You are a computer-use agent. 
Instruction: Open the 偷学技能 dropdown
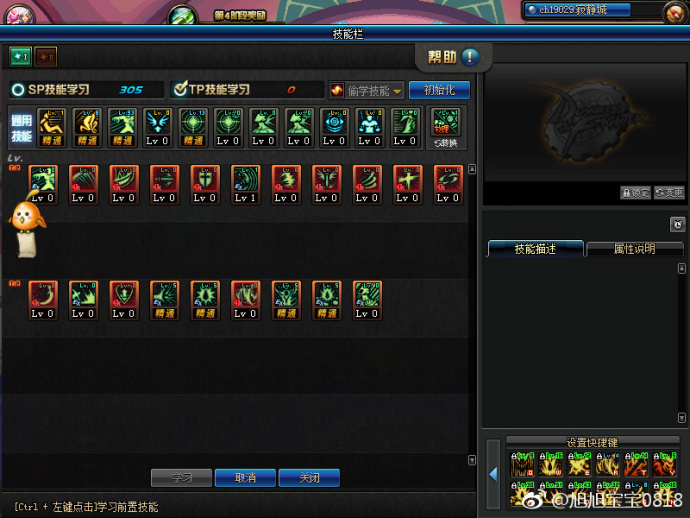367,90
